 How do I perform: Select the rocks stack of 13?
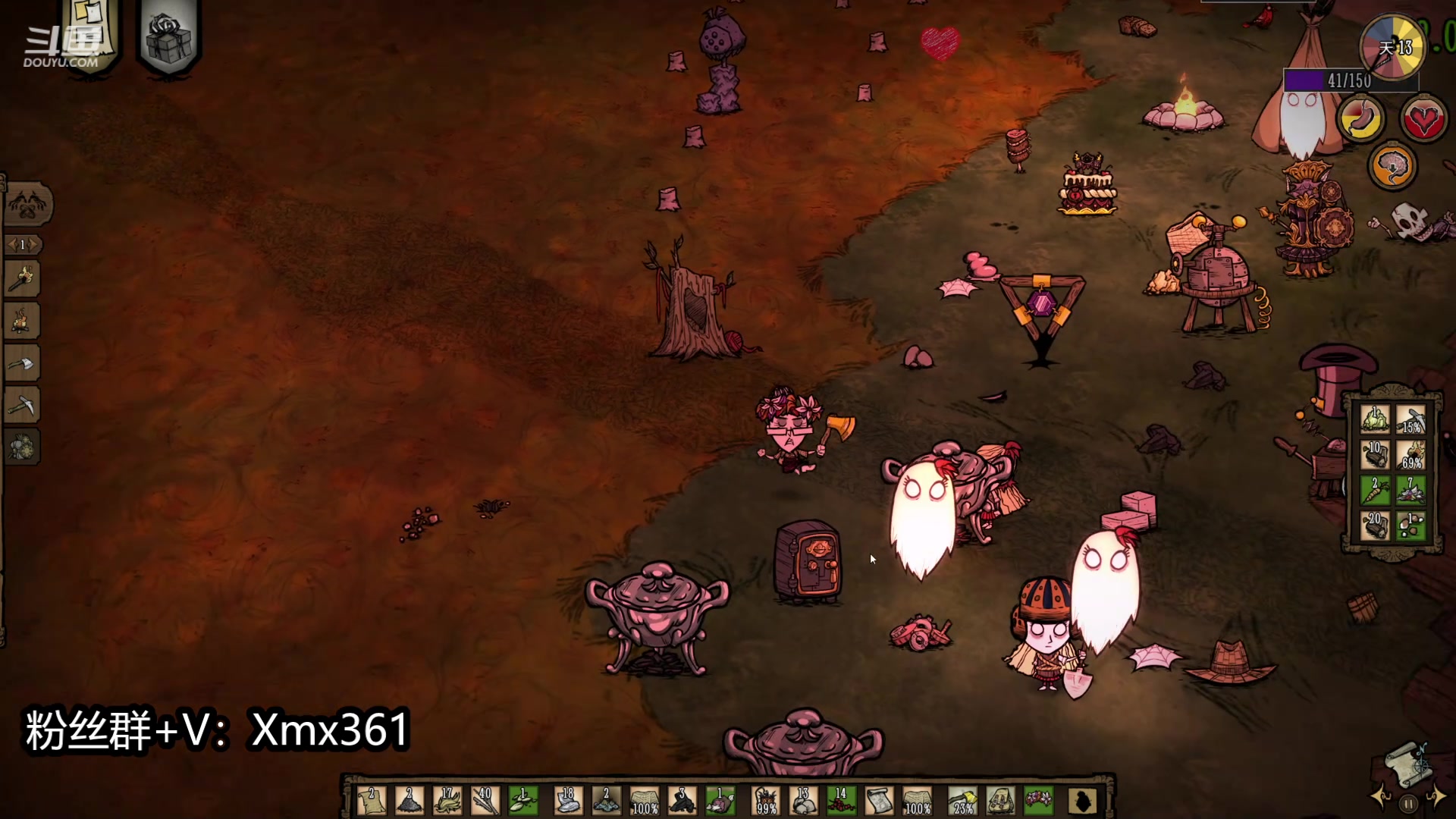click(803, 802)
